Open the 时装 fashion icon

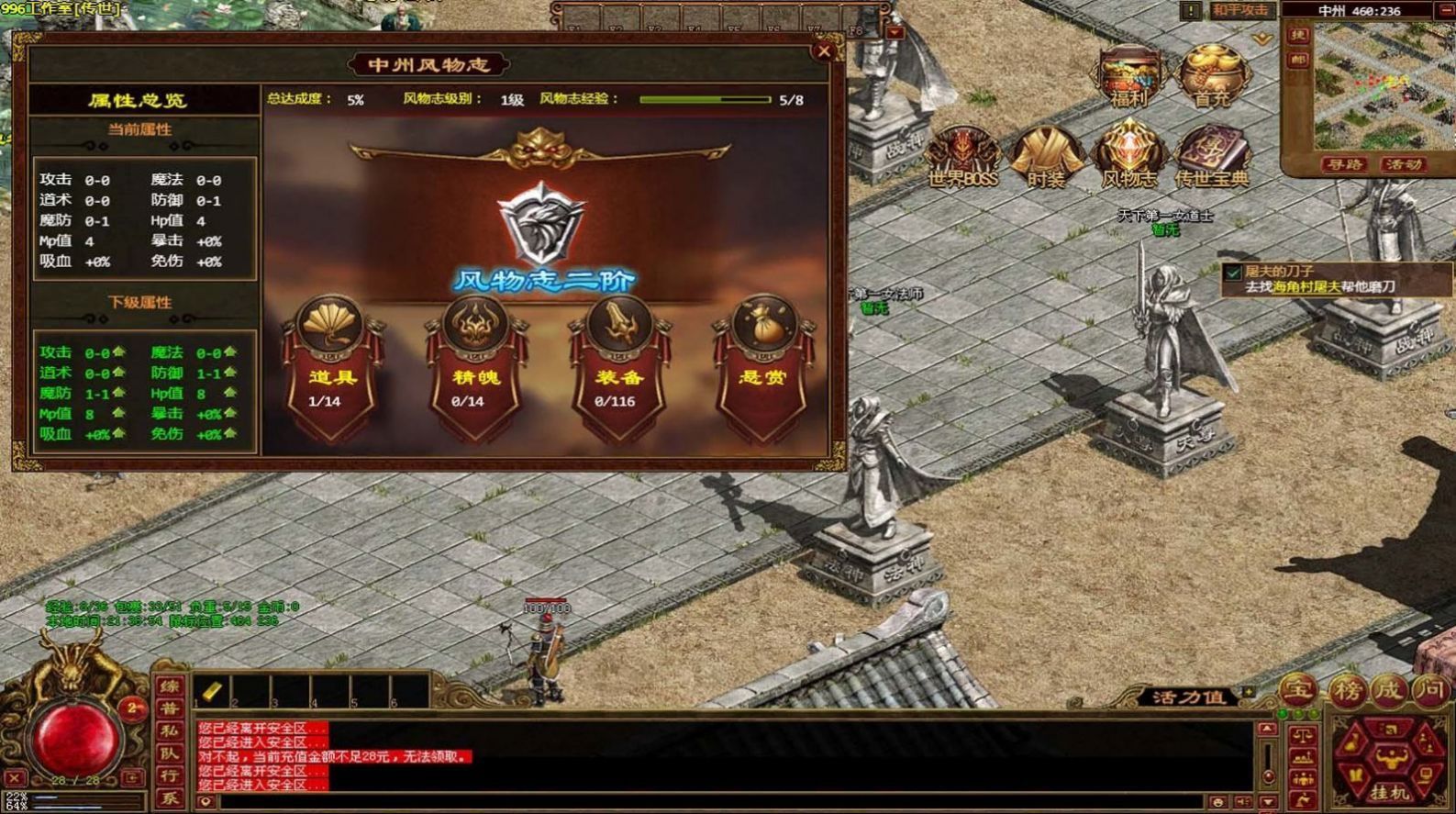pos(1045,156)
